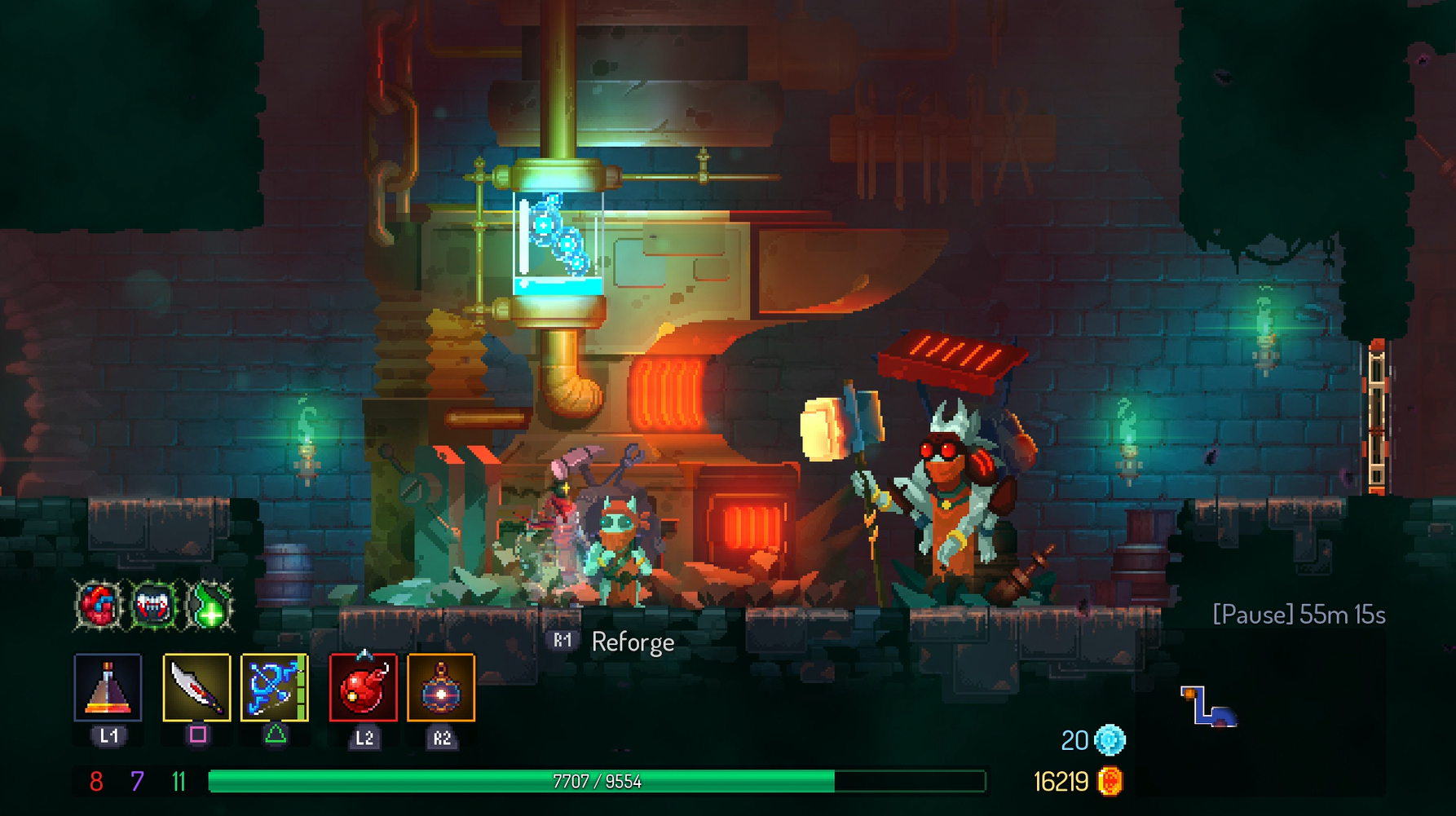Inspect the vampire fangs mutation icon
This screenshot has height=816, width=1456.
[154, 606]
